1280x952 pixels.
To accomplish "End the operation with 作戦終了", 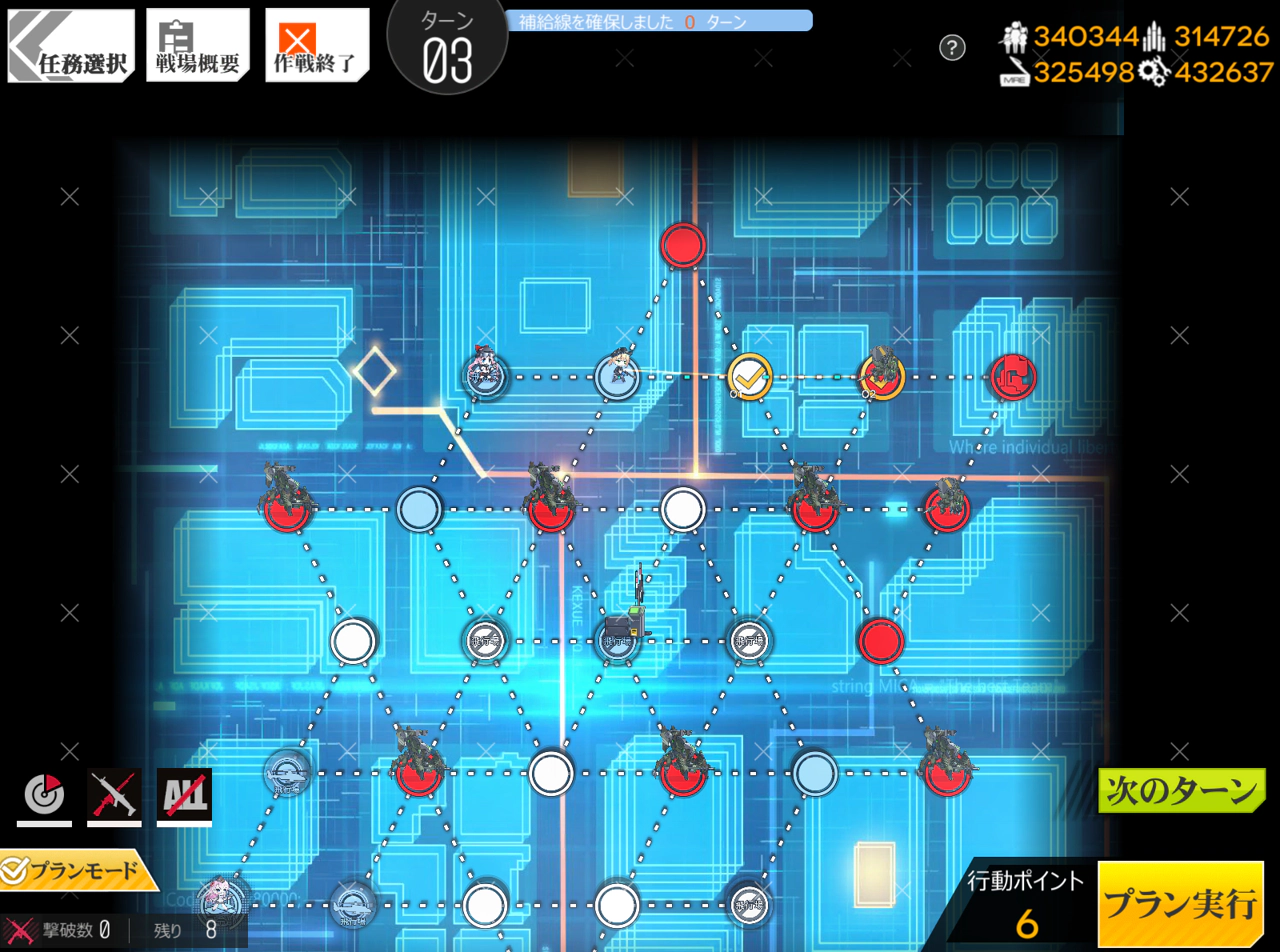I will pyautogui.click(x=317, y=46).
